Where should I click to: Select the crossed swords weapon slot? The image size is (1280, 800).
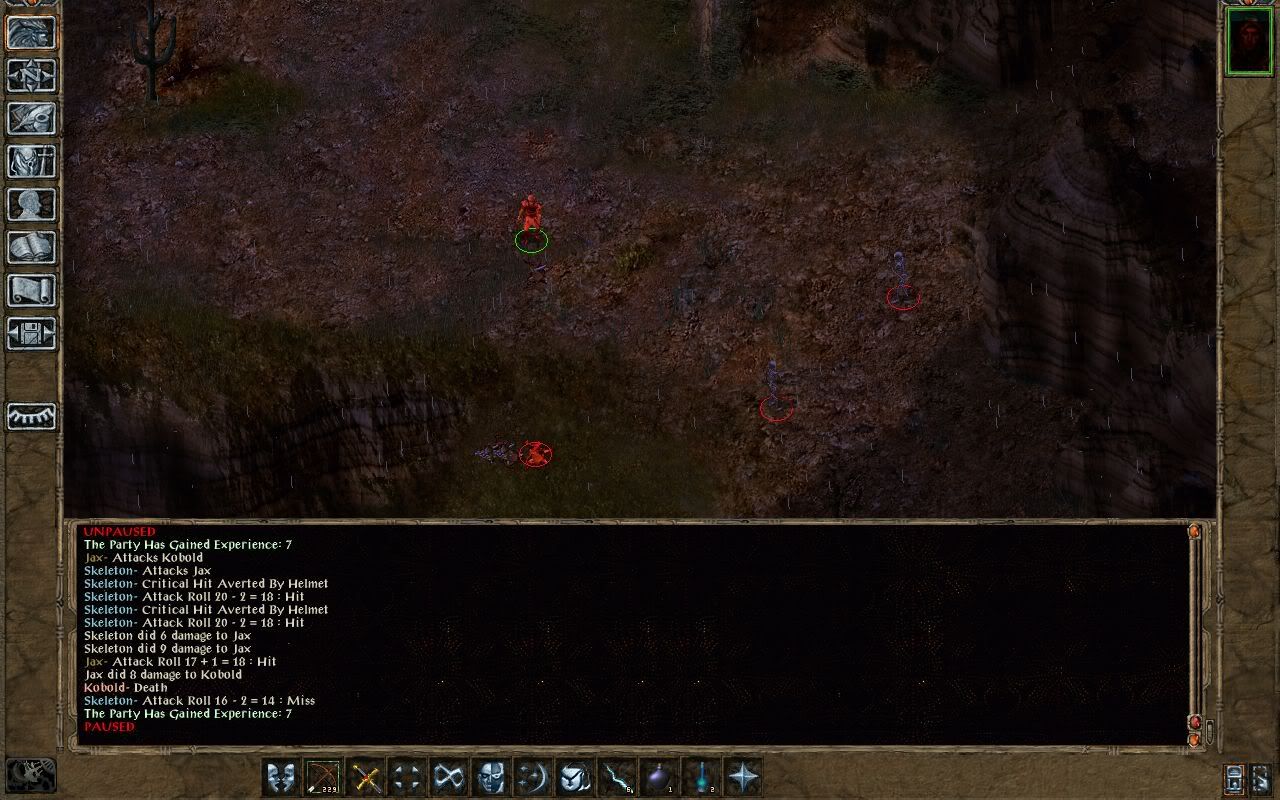click(x=364, y=777)
